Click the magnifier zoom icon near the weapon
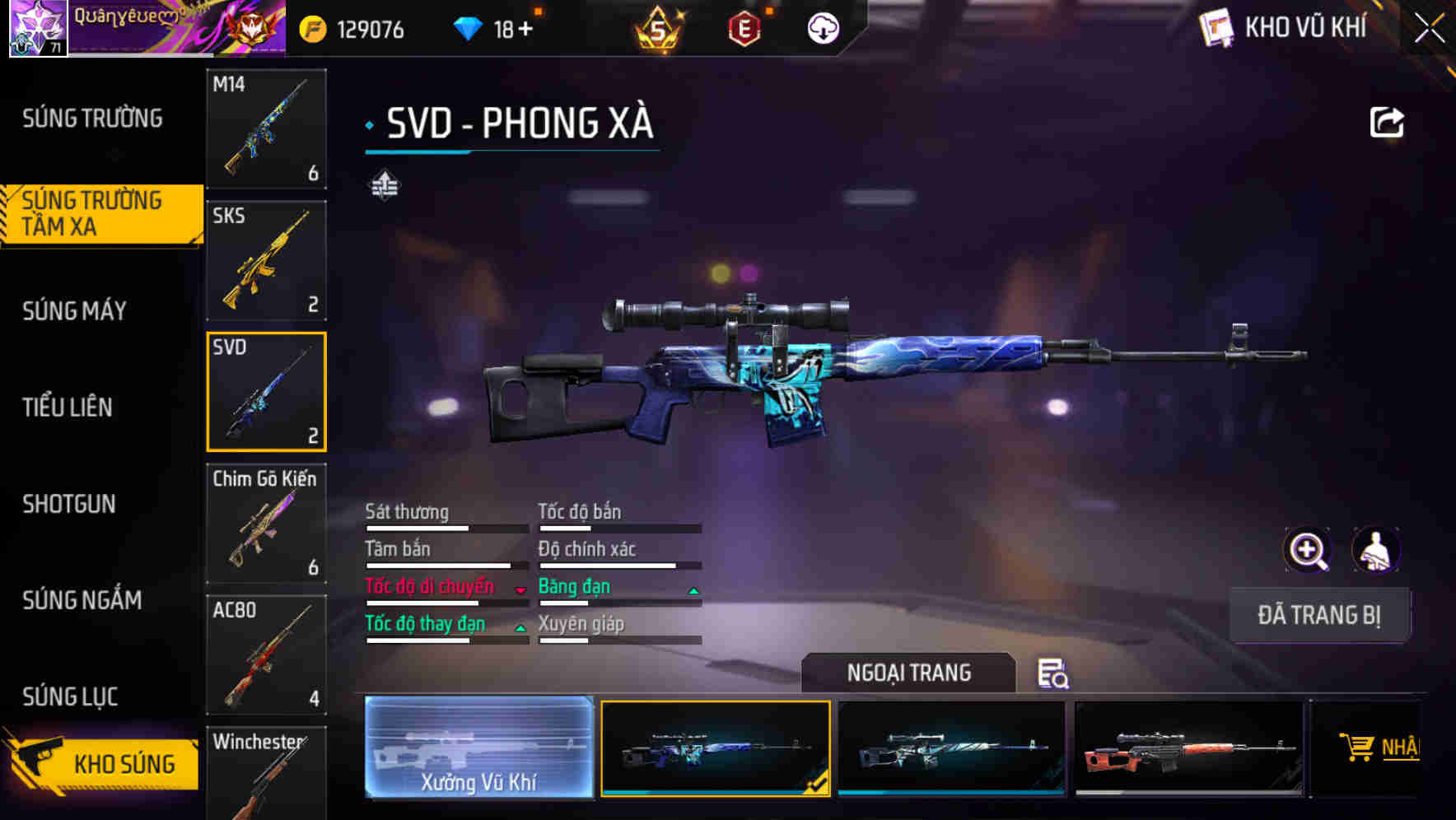The height and width of the screenshot is (820, 1456). point(1307,550)
